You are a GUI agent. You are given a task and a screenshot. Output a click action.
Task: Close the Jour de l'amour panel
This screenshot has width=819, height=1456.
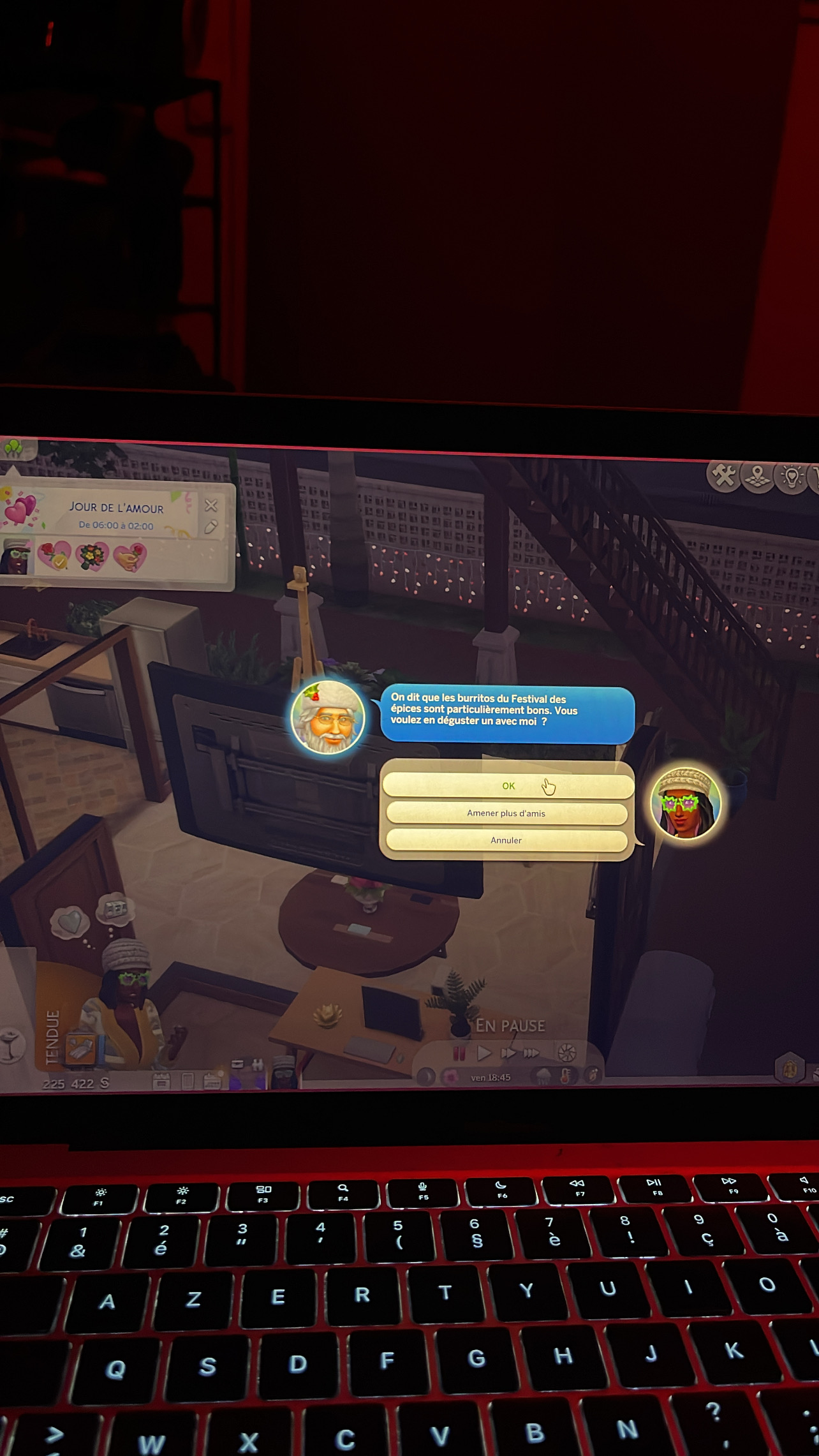click(x=211, y=506)
